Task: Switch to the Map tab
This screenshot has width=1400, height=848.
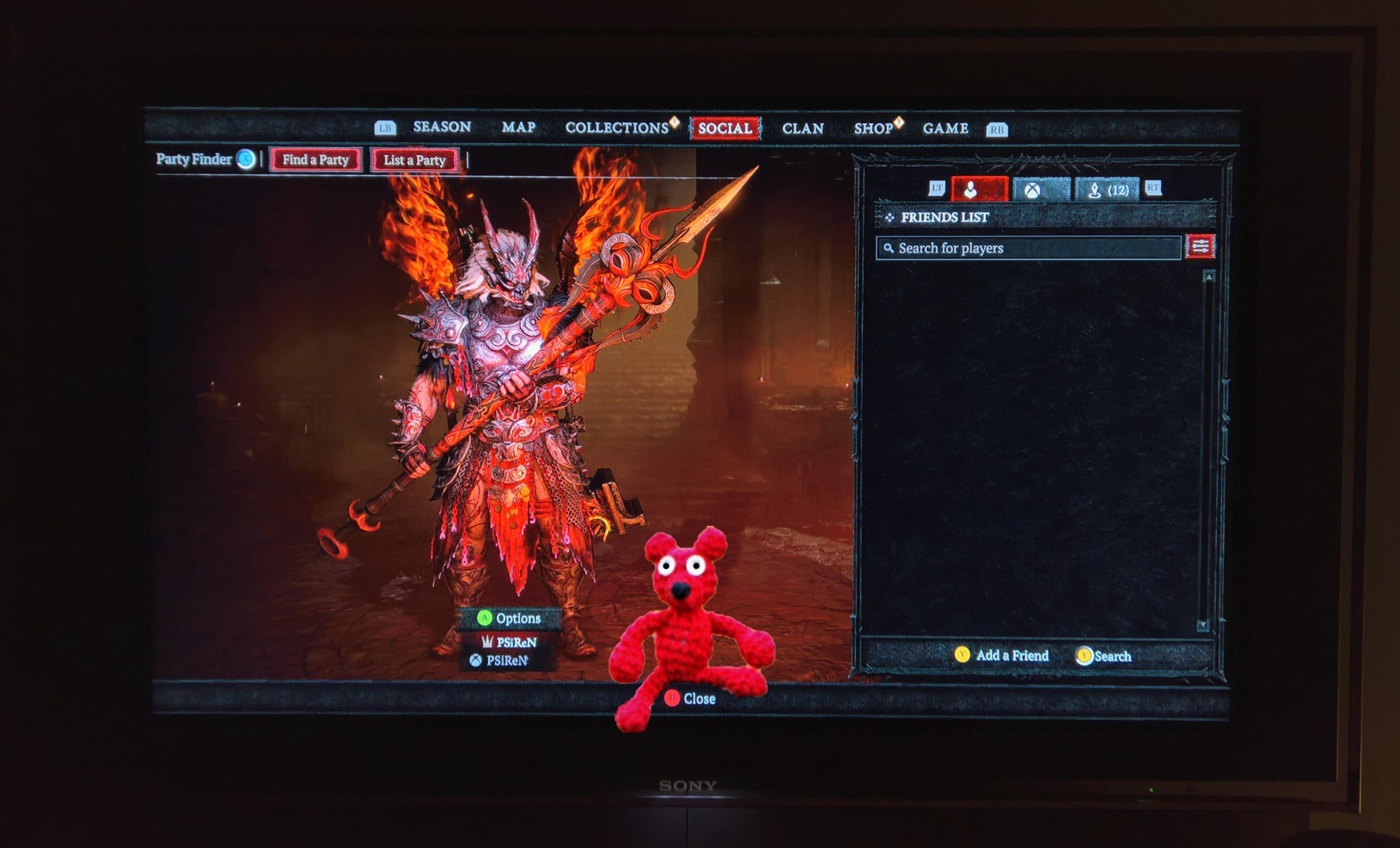Action: [x=518, y=128]
